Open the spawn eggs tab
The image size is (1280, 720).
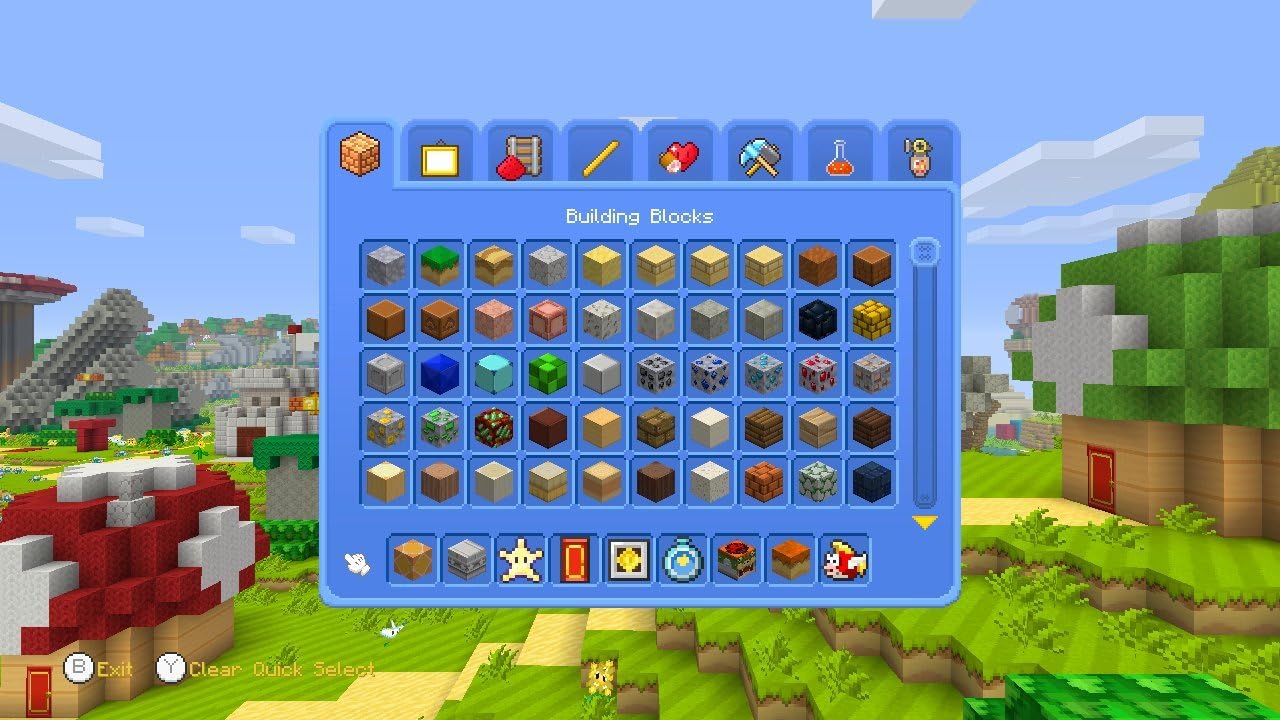919,155
